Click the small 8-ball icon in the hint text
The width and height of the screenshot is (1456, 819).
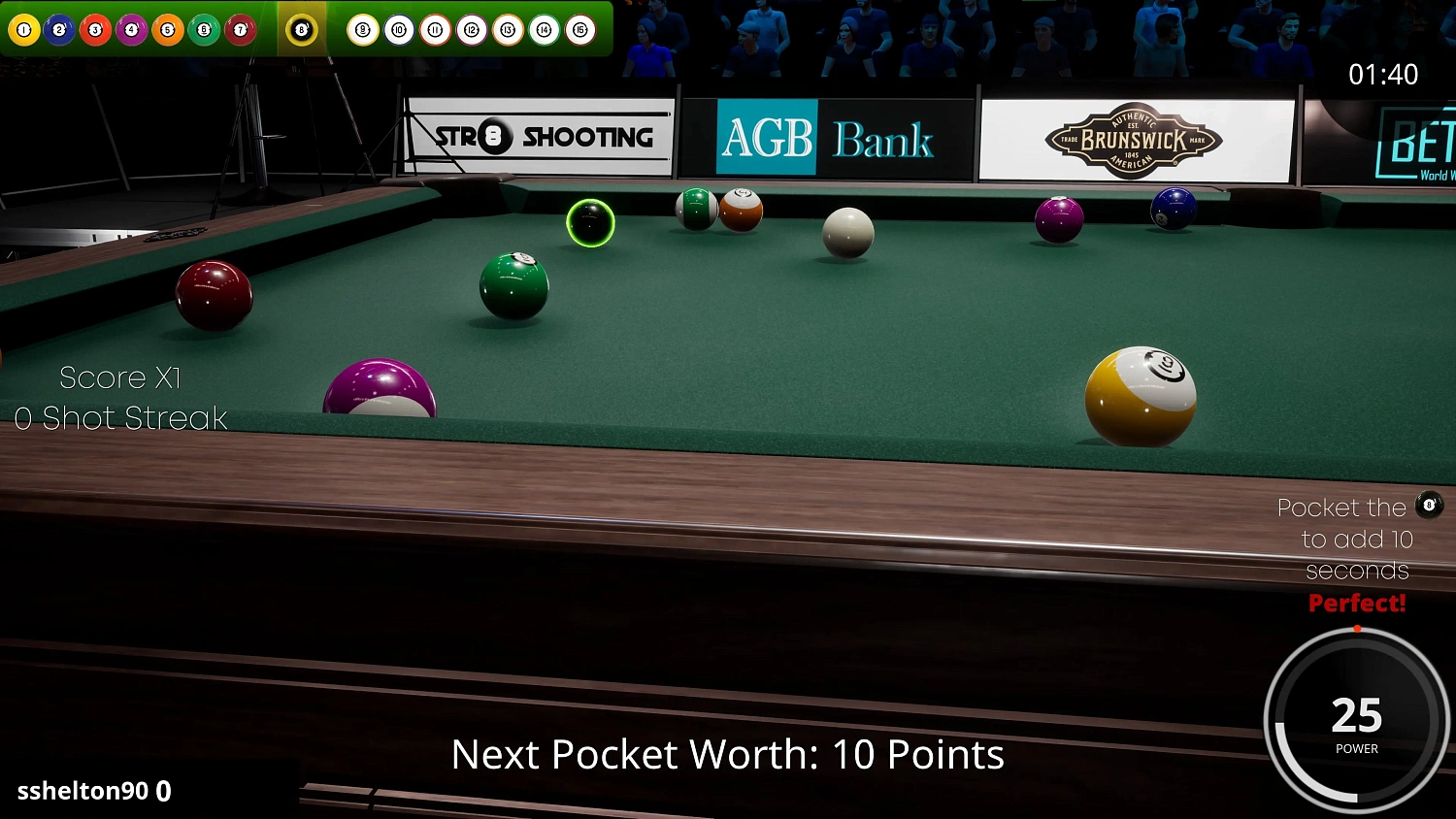click(1429, 506)
